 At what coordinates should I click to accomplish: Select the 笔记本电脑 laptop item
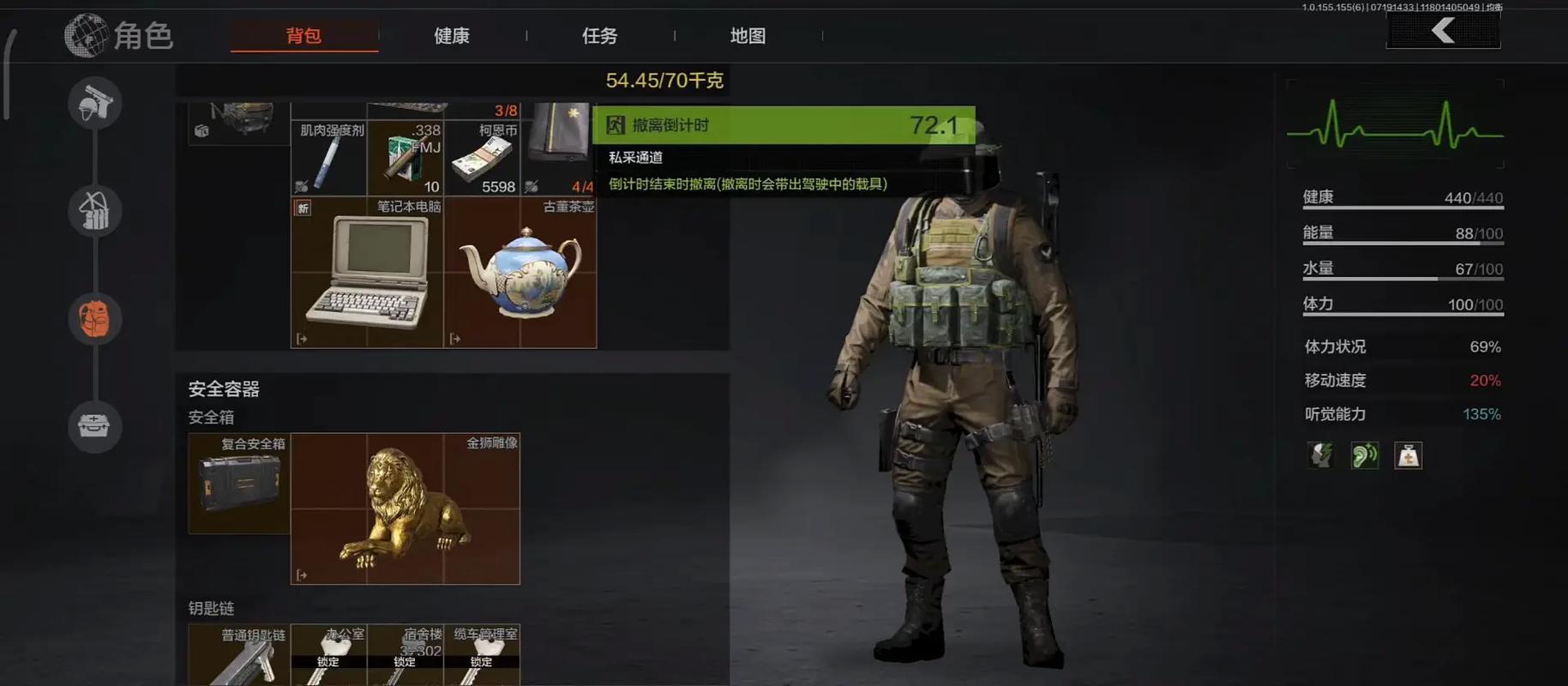367,273
